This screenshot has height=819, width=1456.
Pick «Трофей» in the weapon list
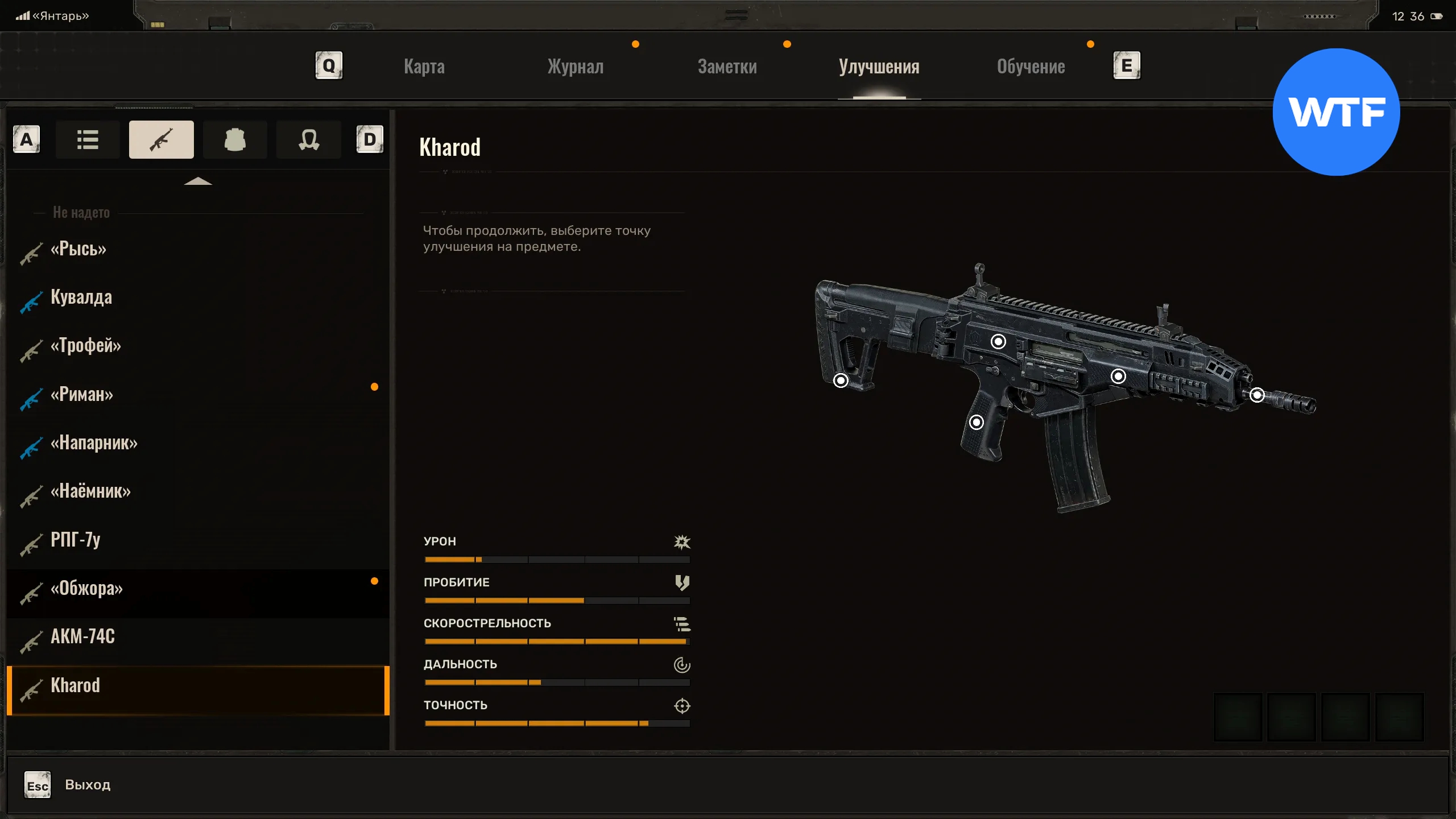pos(86,346)
